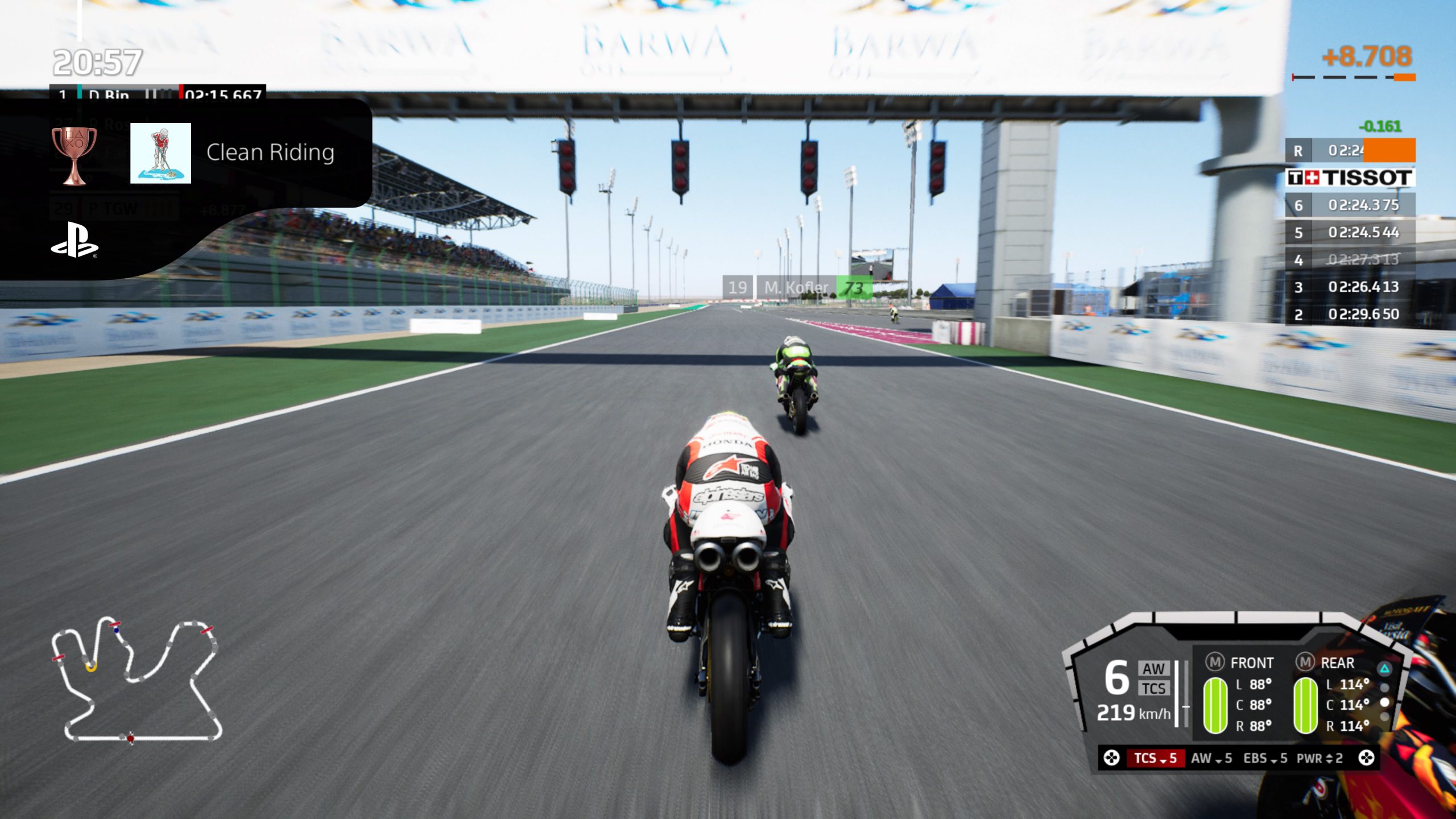The width and height of the screenshot is (1456, 819).
Task: Click the bronze trophy cup icon
Action: tap(74, 155)
